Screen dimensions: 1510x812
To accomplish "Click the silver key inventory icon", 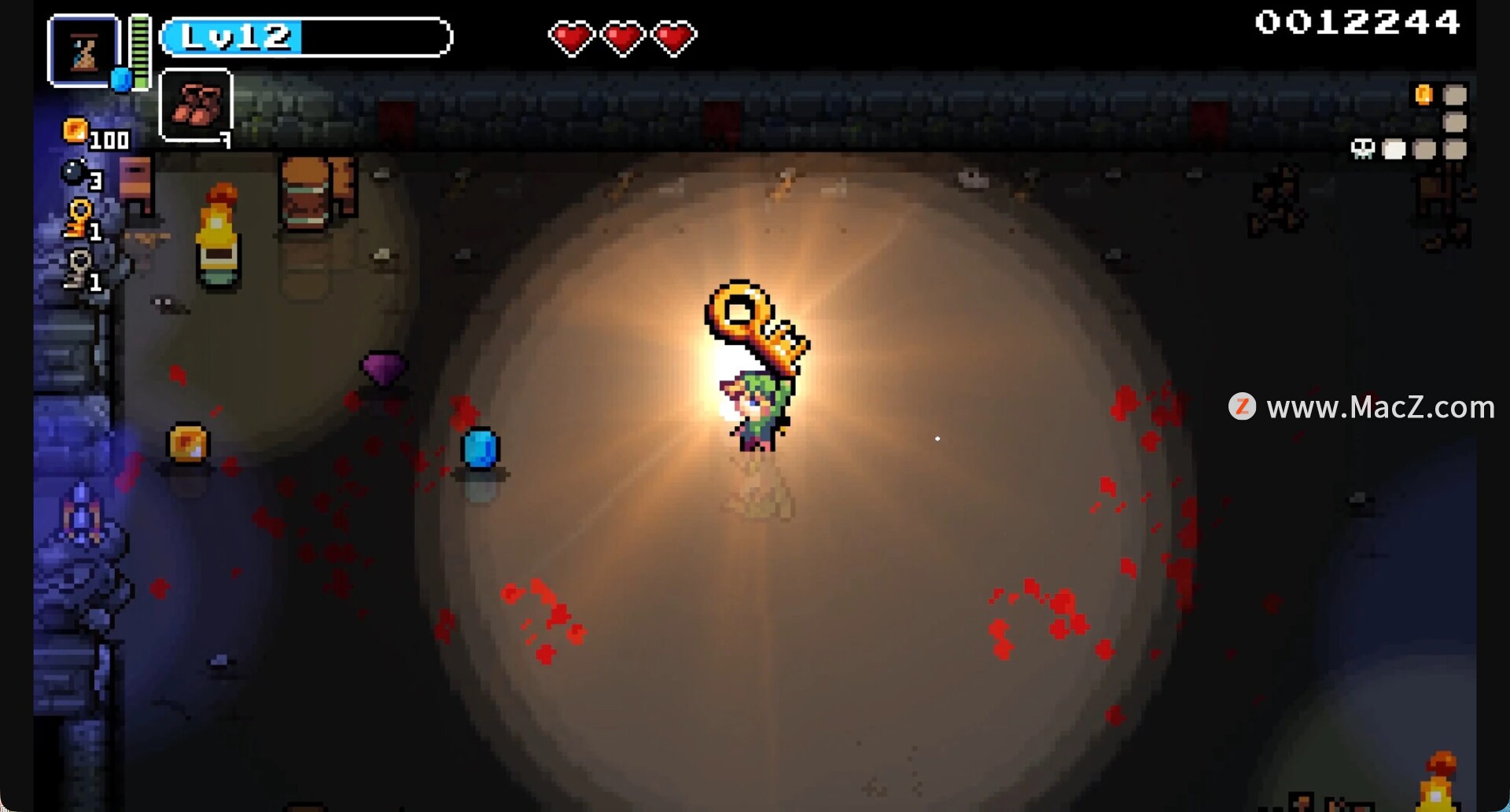I will tap(79, 268).
